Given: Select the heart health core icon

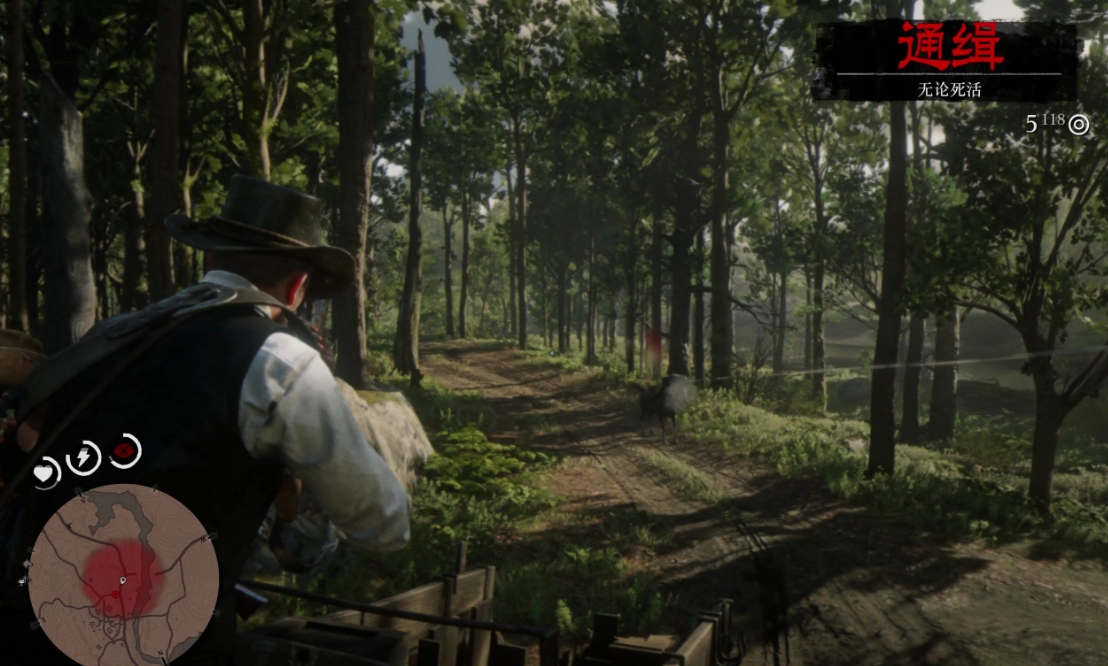Looking at the screenshot, I should click(x=46, y=472).
